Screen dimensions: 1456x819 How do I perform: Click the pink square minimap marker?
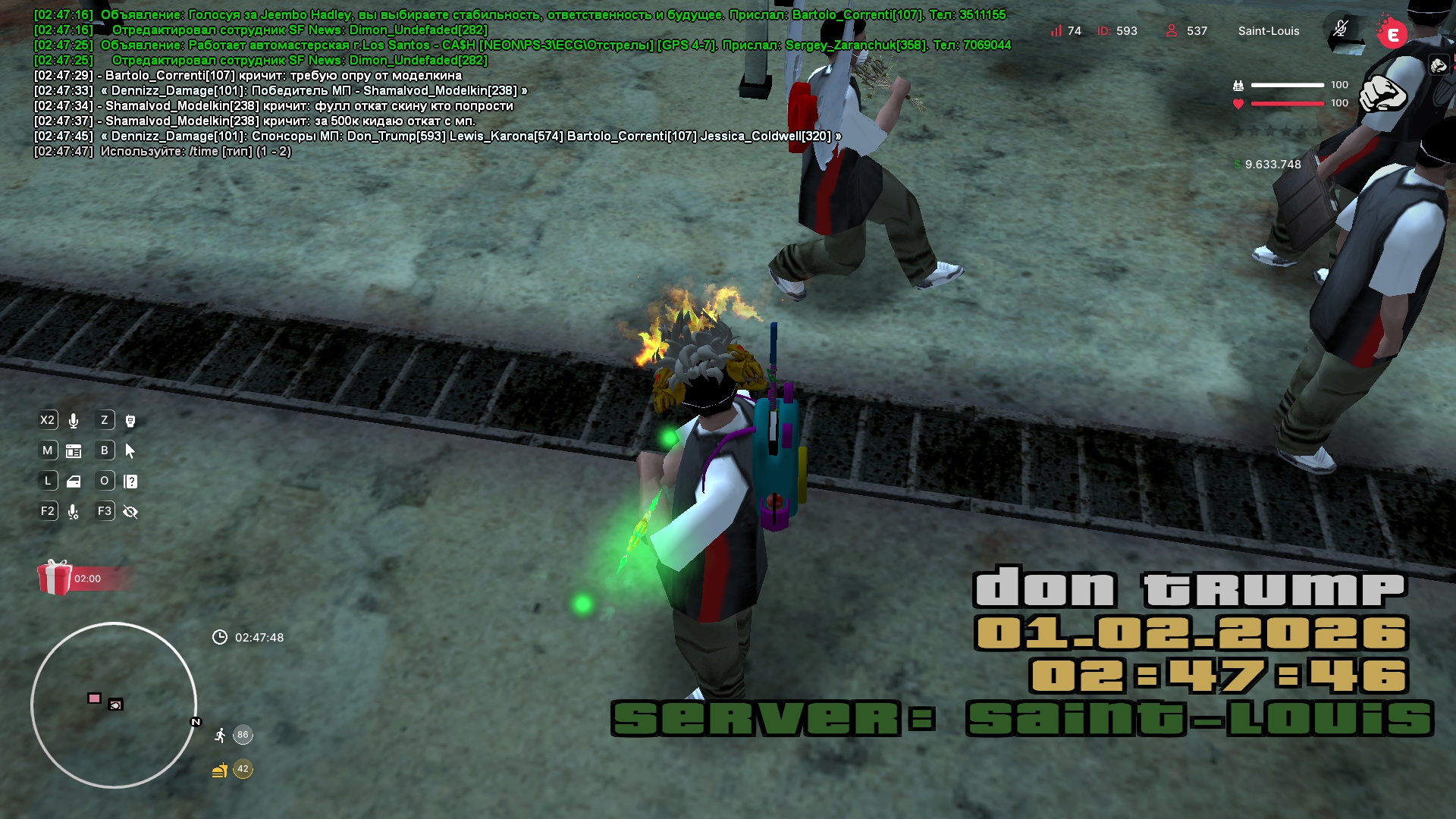coord(94,698)
